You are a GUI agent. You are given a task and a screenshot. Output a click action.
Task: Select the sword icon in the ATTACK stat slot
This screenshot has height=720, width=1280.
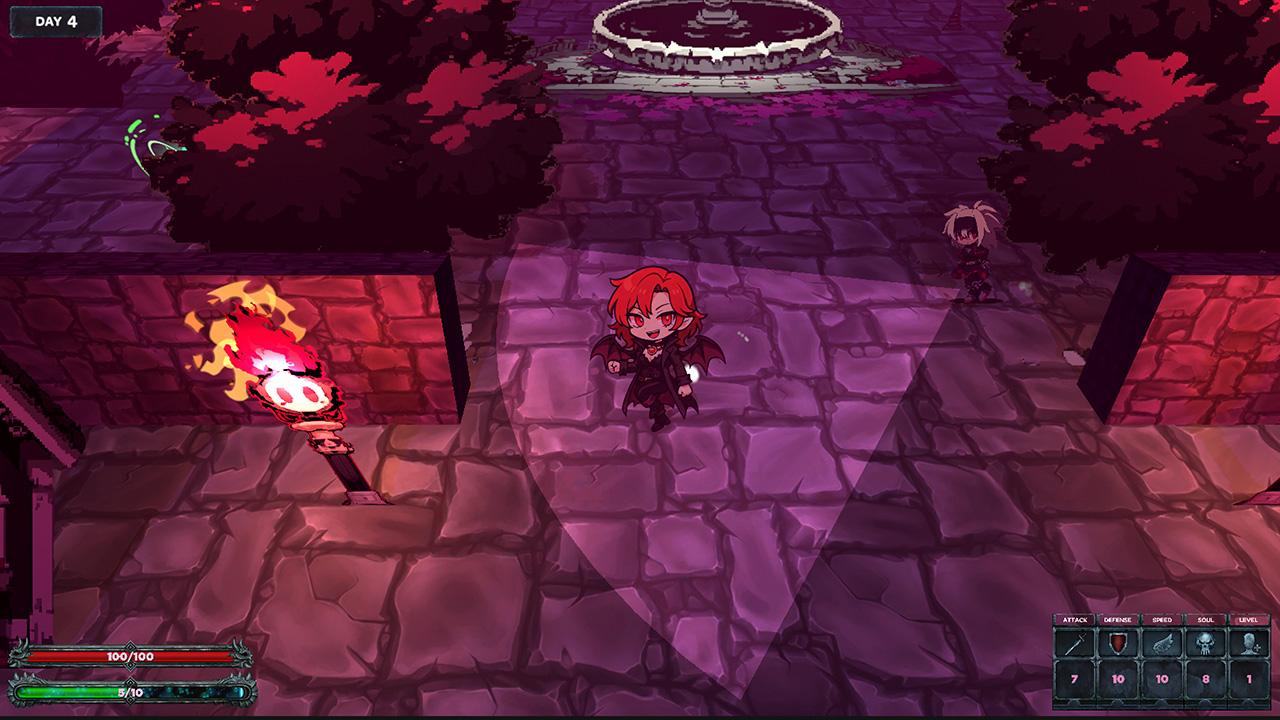pos(1077,642)
